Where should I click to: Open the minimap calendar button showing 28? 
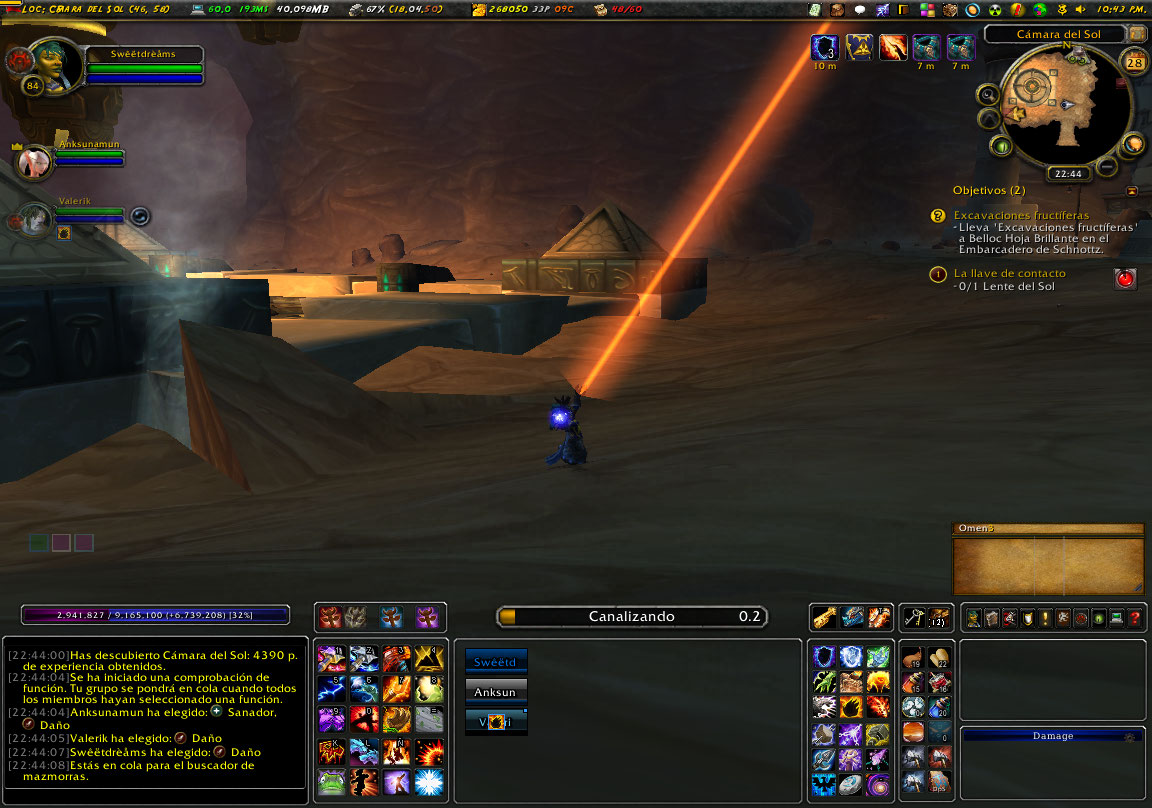point(1135,62)
